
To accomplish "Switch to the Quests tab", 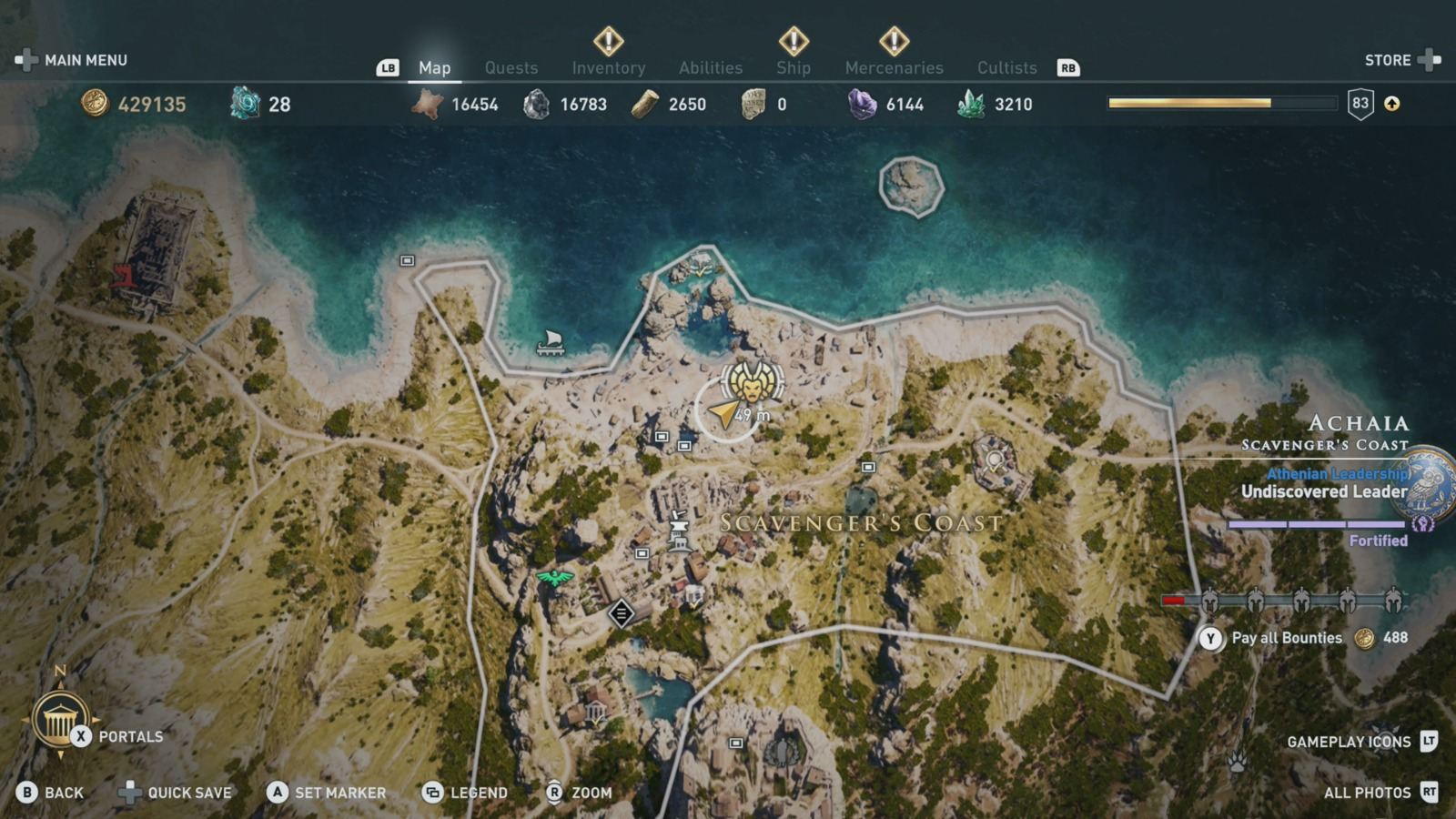I will pos(511,67).
